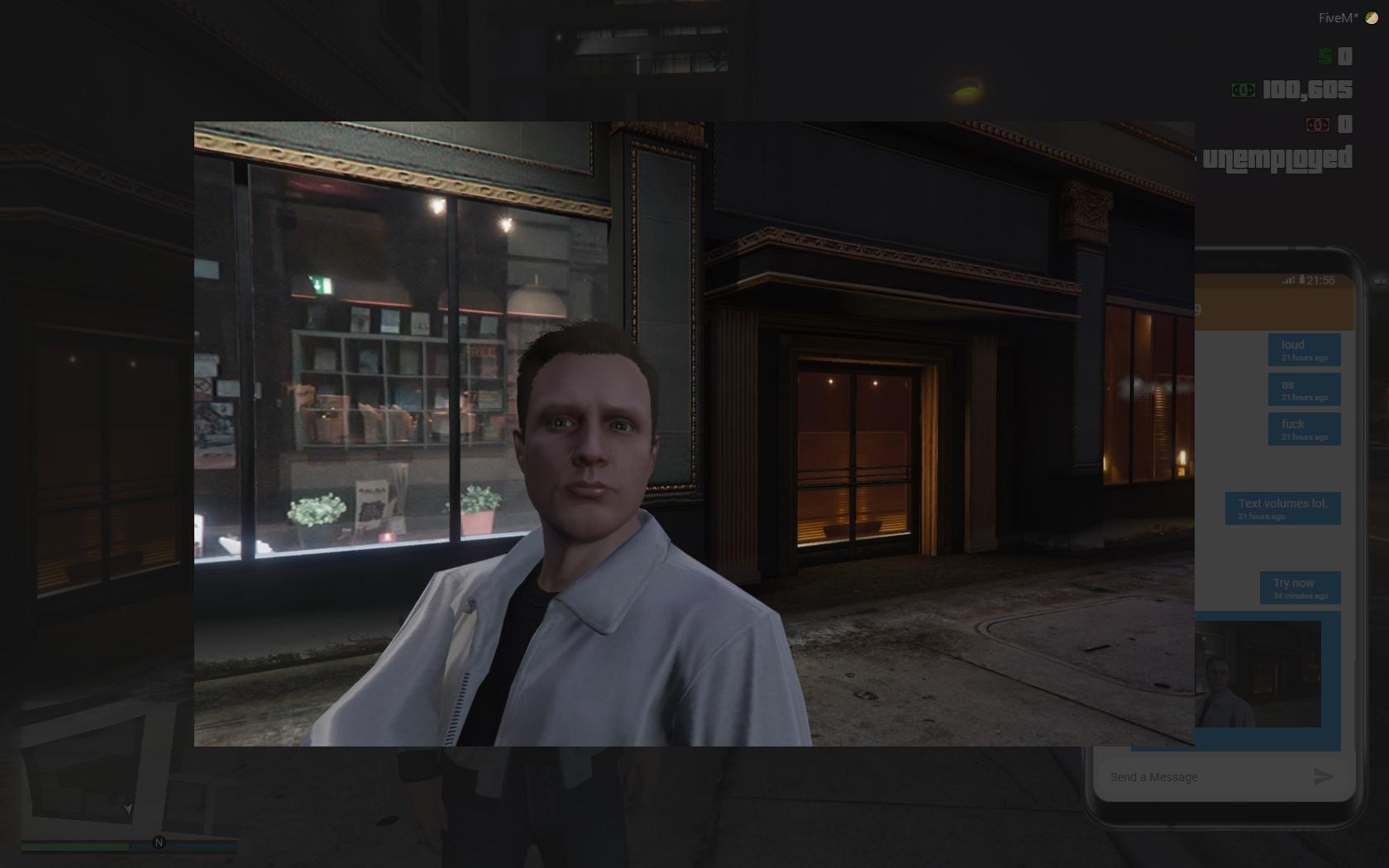Select the "Try now" message bubble
Viewport: 1389px width, 868px height.
point(1300,588)
